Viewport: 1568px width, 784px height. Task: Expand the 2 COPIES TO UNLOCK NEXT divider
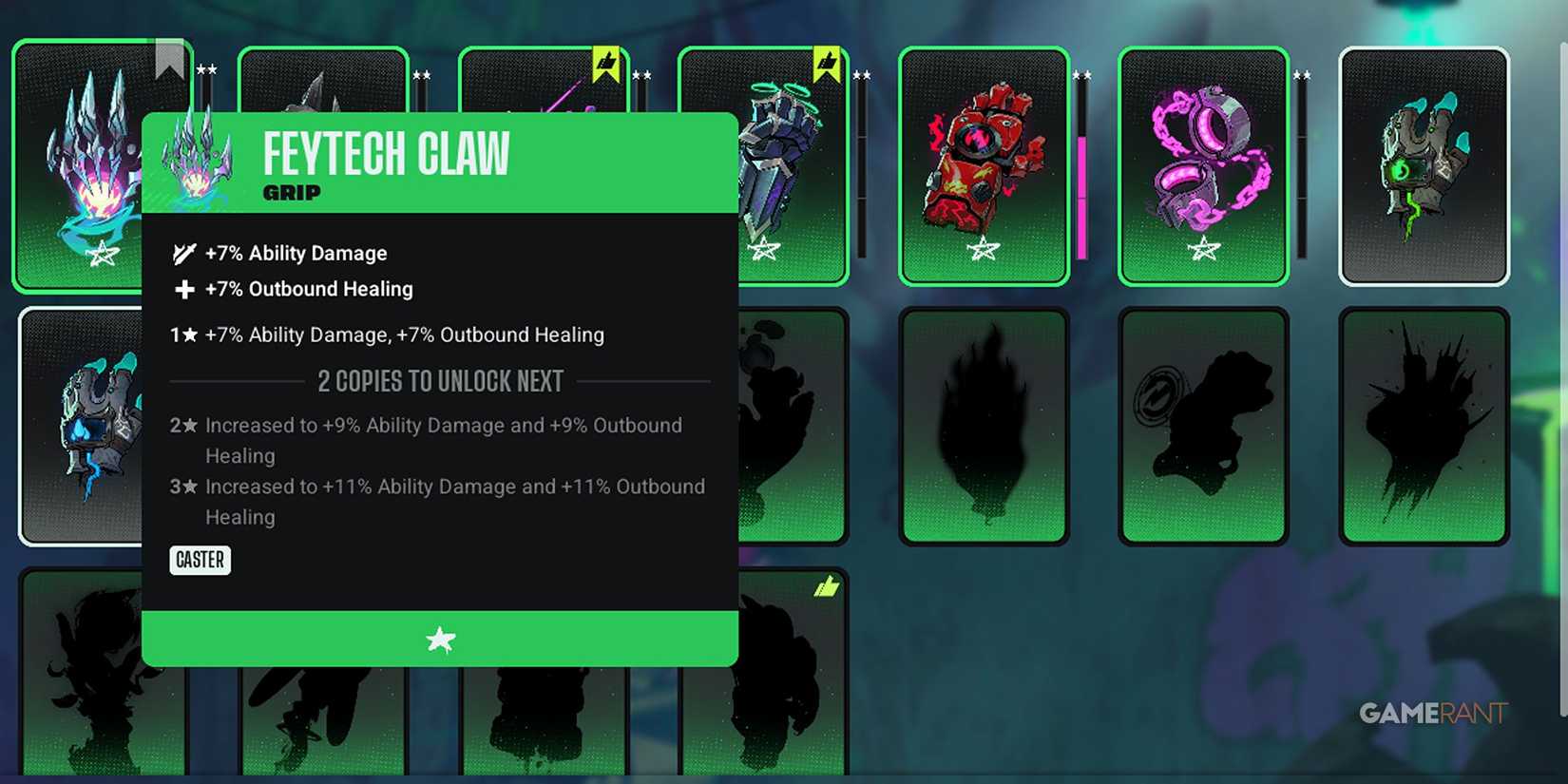[440, 380]
